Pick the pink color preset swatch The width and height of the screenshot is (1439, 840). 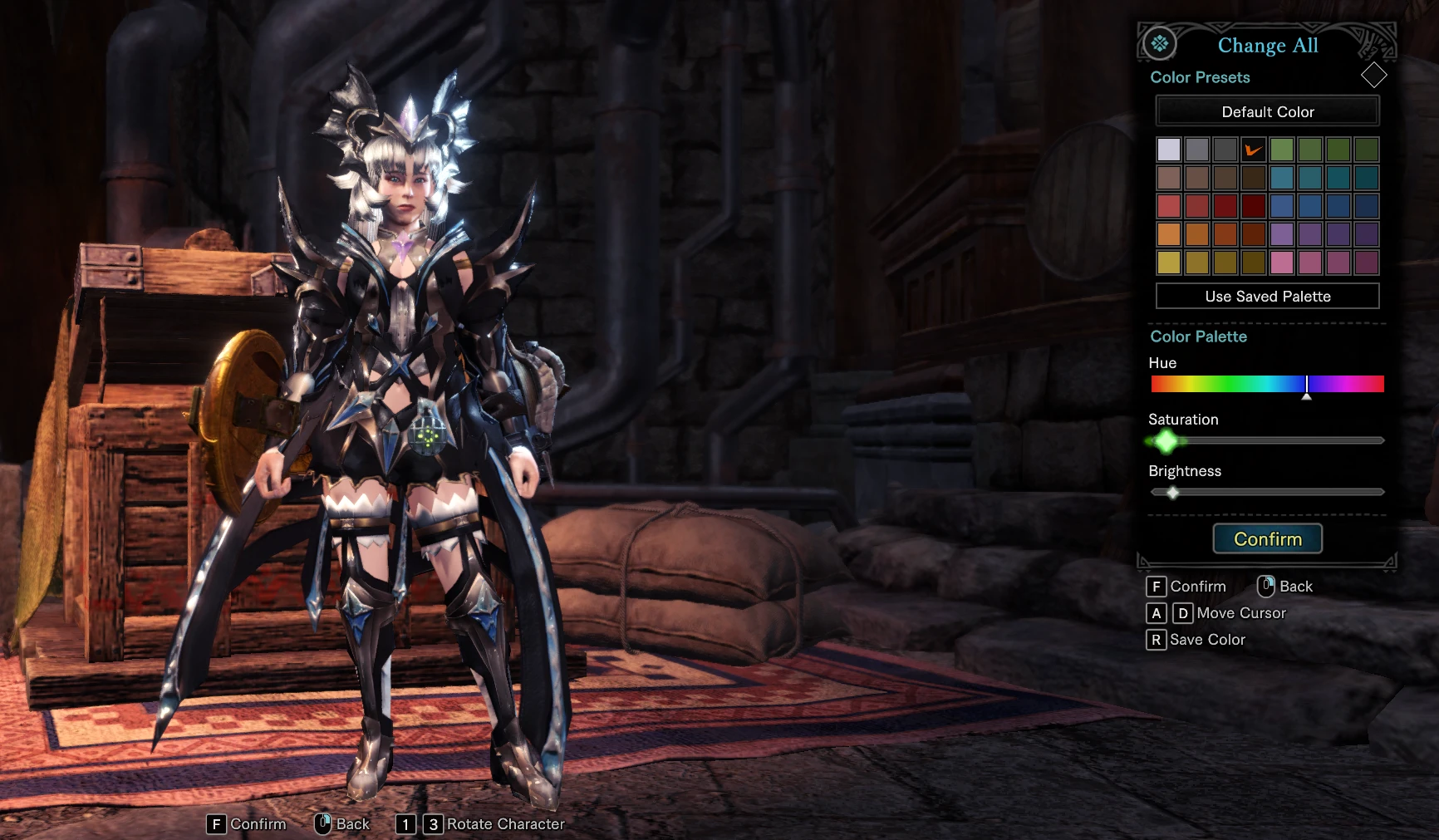coord(1282,263)
